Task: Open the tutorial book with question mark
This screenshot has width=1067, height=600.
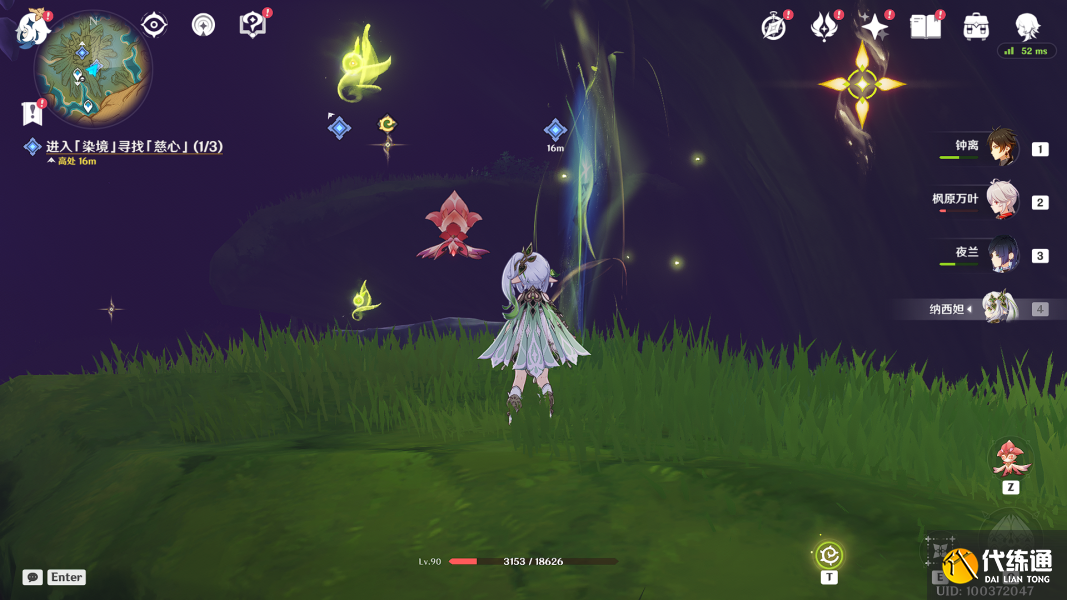Action: (x=253, y=25)
